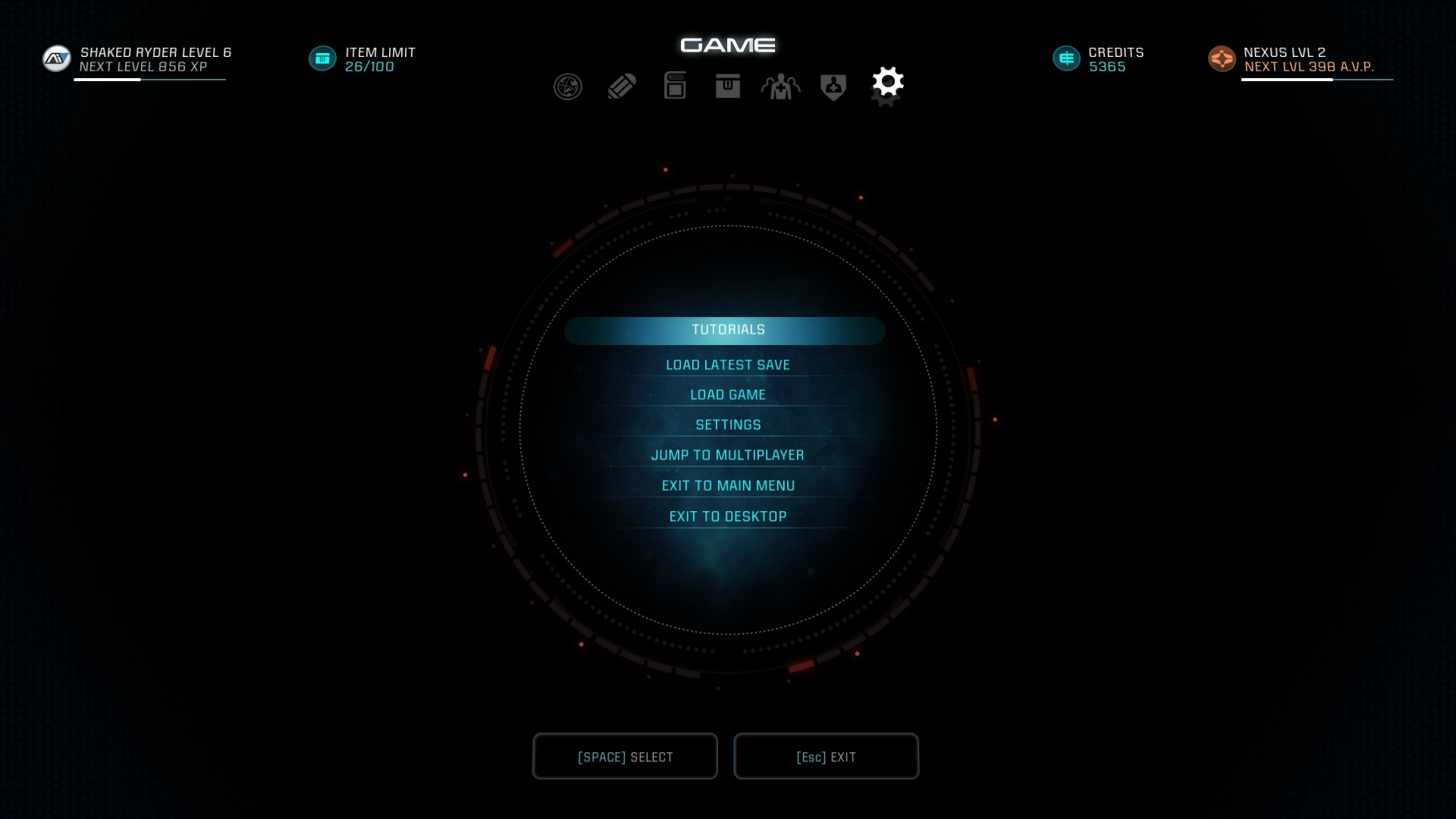1456x819 pixels.
Task: Select the highlighted Tutorials entry
Action: point(726,330)
